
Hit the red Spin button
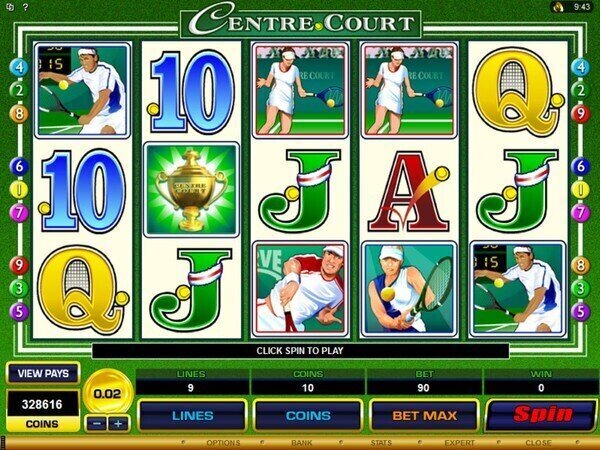point(540,414)
